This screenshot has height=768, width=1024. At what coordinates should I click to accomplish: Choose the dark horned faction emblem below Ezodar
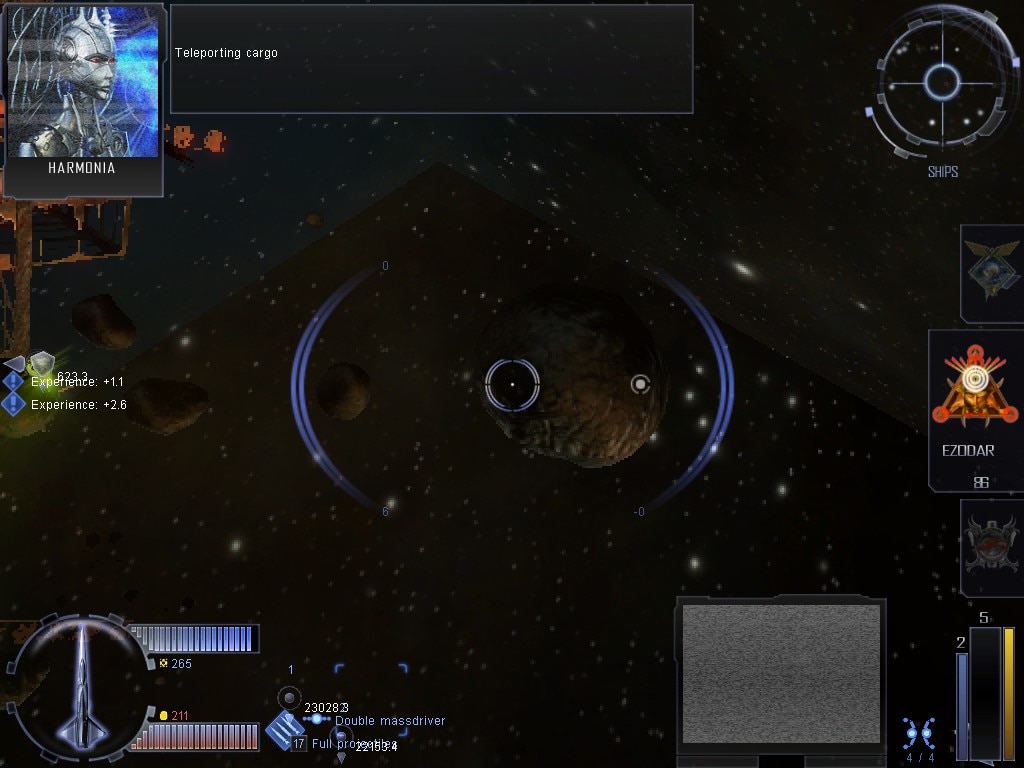point(991,546)
